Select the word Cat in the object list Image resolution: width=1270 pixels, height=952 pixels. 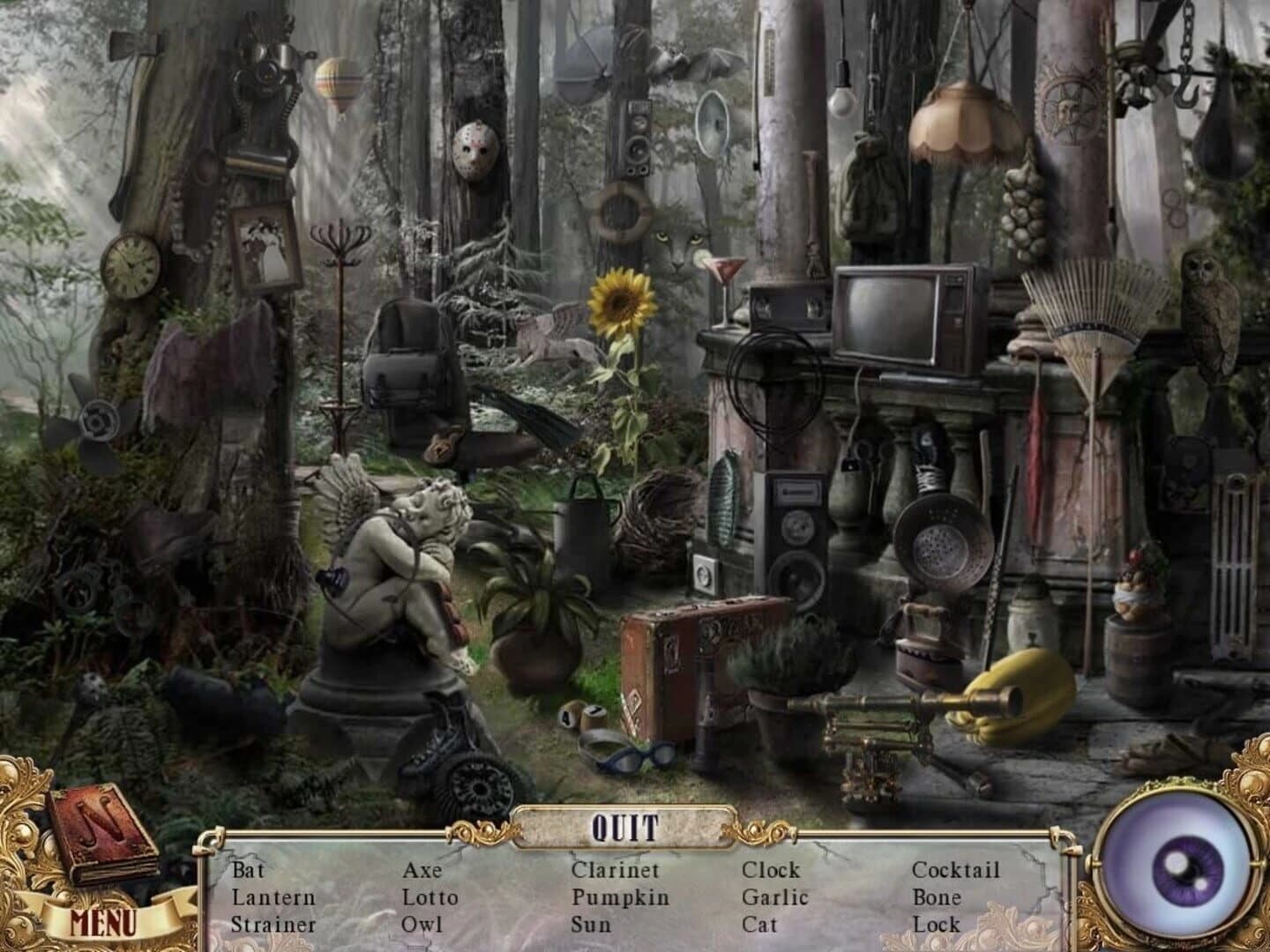click(759, 924)
